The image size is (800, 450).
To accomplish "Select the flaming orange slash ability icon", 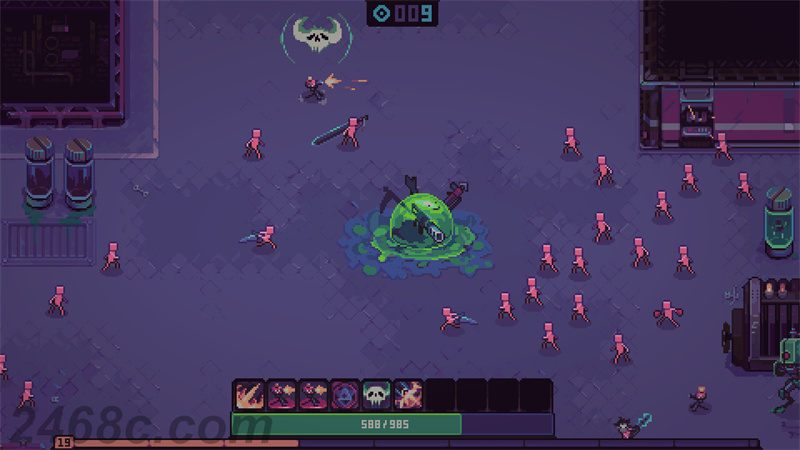I will click(x=248, y=396).
